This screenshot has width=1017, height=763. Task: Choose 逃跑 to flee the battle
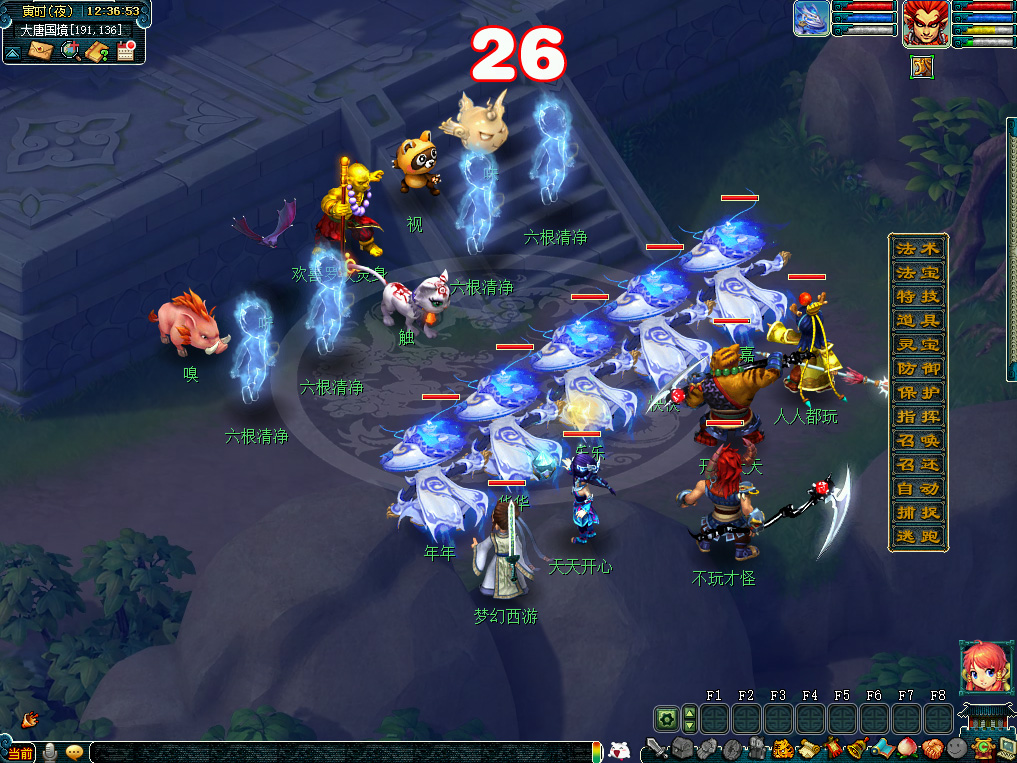(917, 536)
